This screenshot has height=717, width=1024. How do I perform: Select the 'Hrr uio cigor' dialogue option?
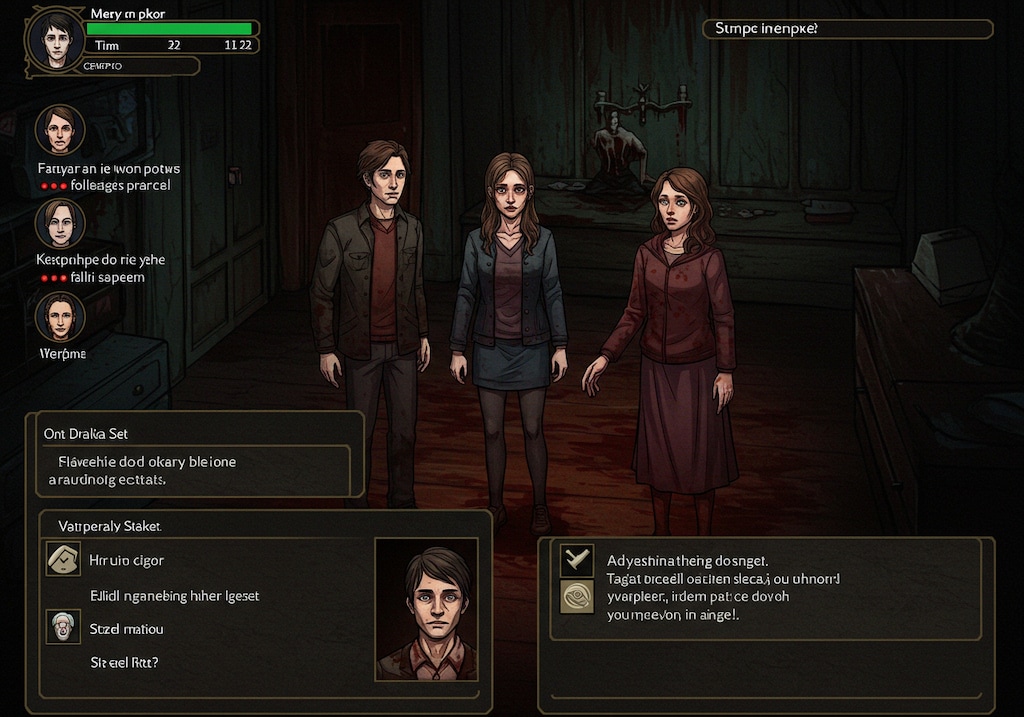[x=127, y=560]
